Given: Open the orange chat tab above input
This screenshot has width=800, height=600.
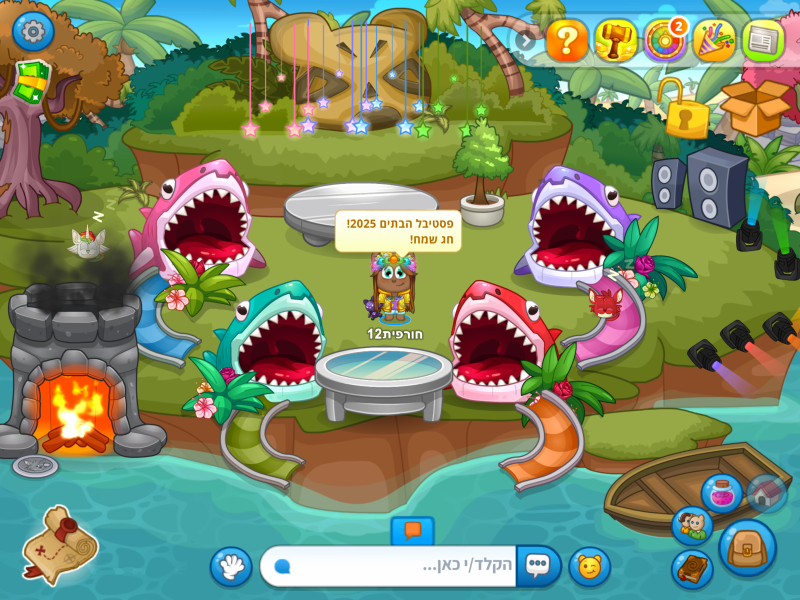Looking at the screenshot, I should (412, 531).
